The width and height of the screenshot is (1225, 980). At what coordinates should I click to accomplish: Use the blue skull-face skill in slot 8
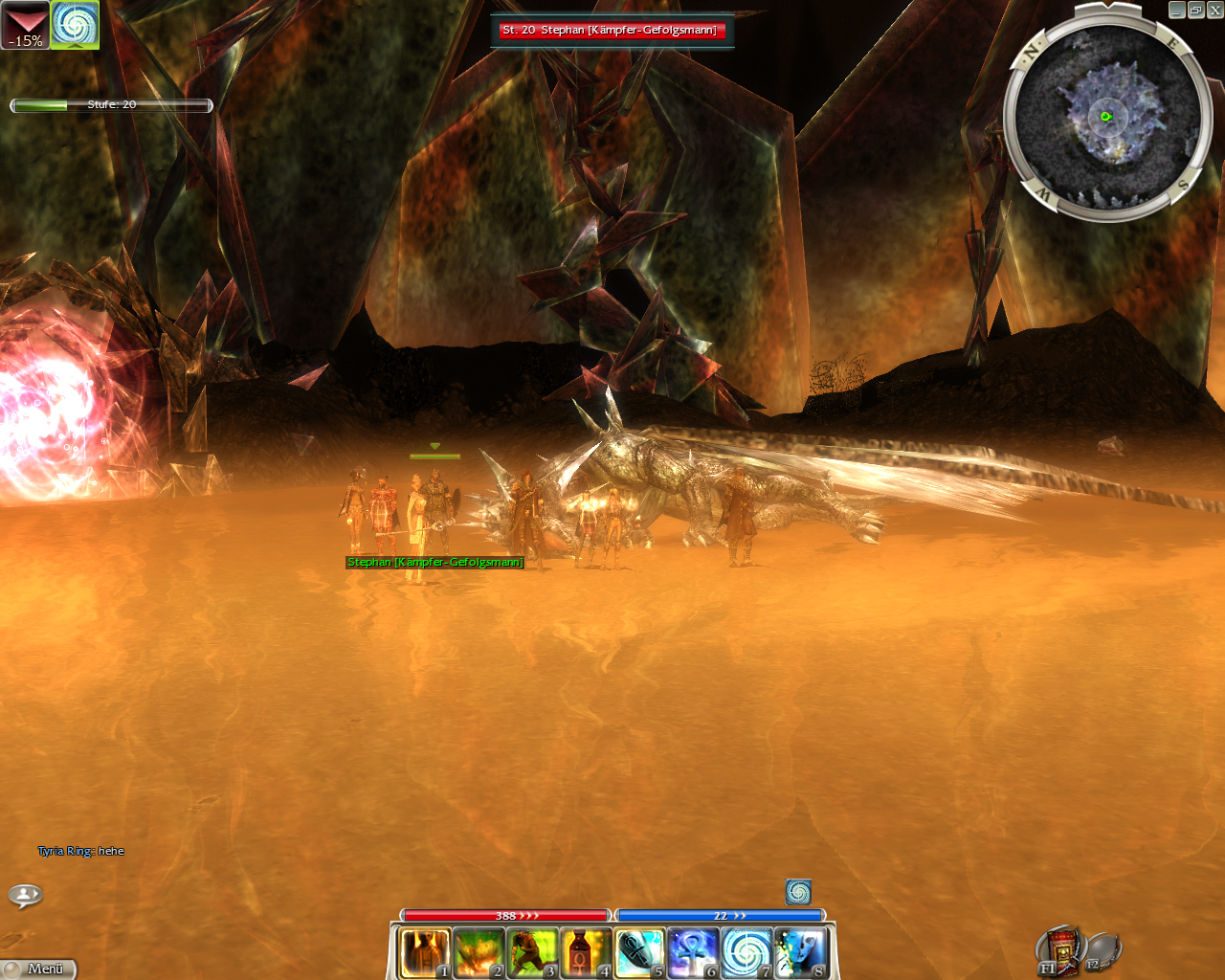pos(799,953)
